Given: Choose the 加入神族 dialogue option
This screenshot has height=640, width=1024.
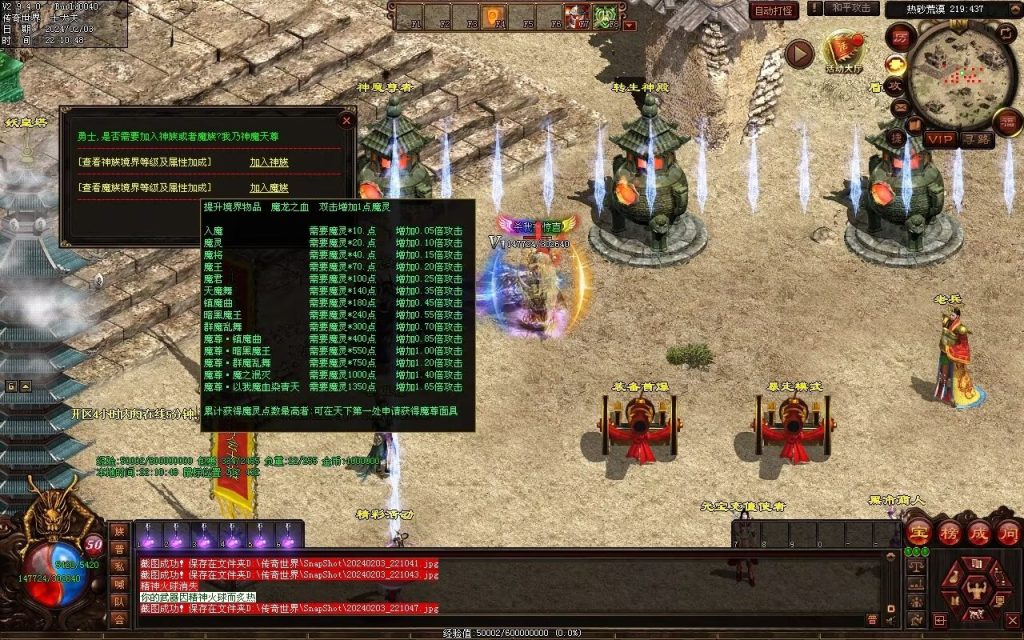Looking at the screenshot, I should [x=269, y=161].
